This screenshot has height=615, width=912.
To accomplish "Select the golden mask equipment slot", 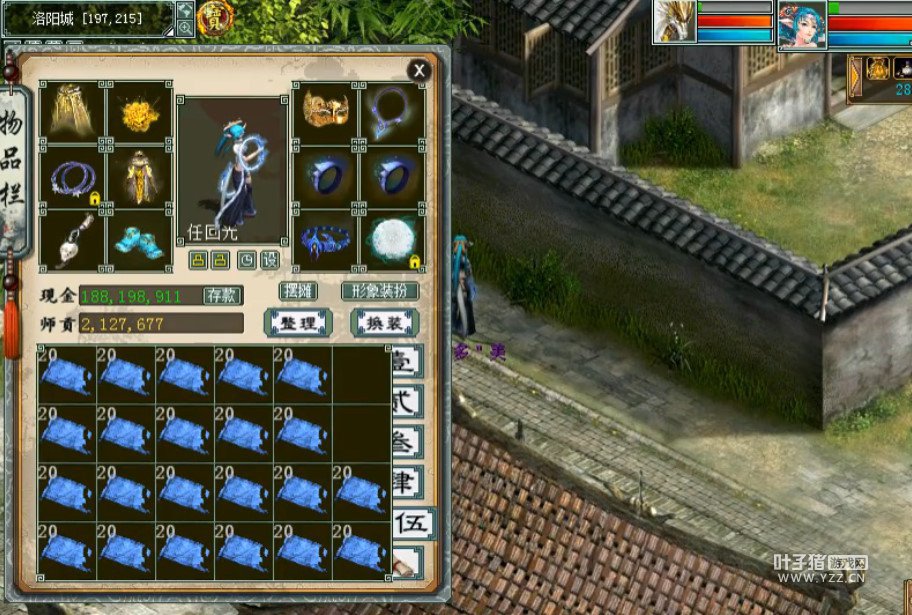I will pos(325,112).
